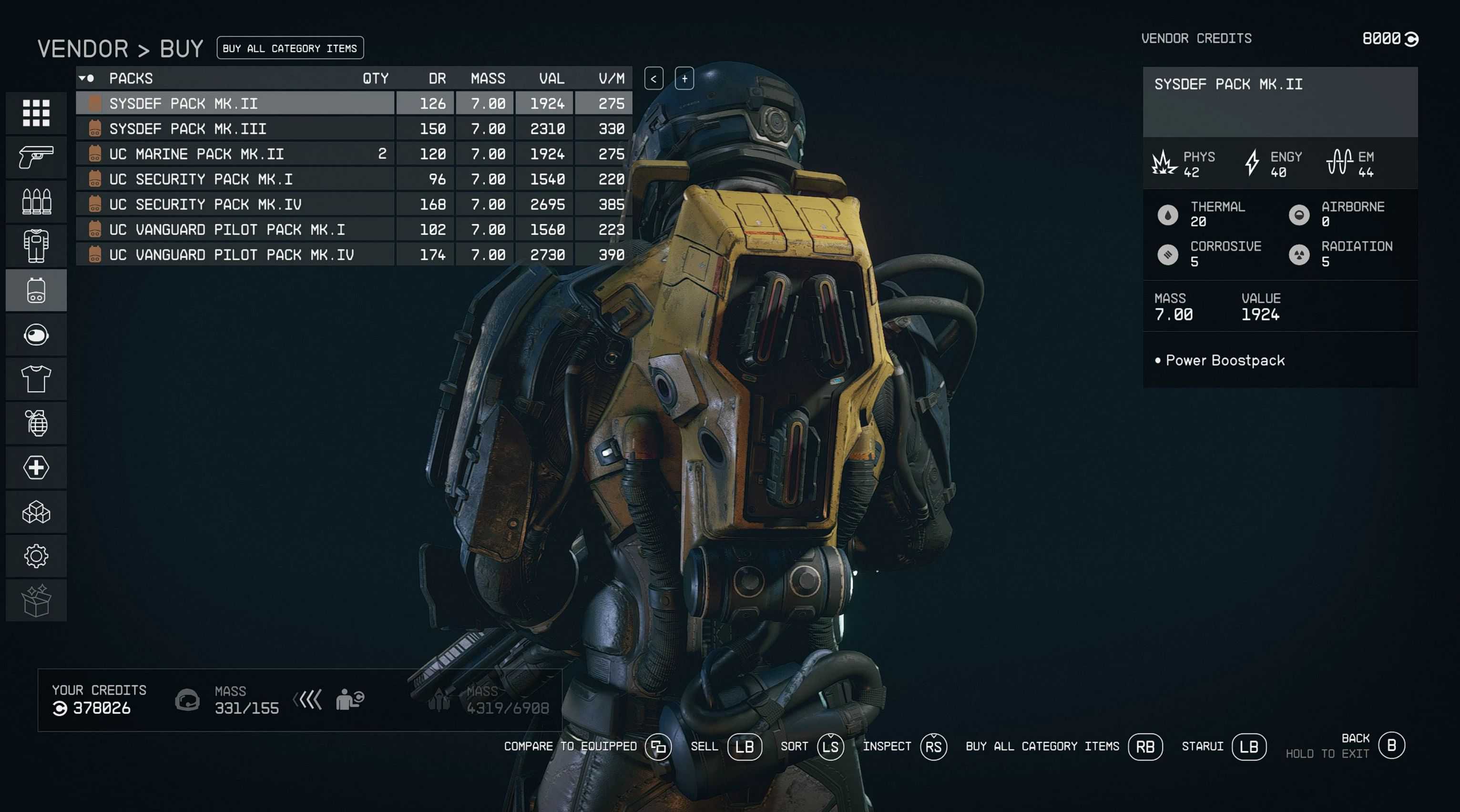1460x812 pixels.
Task: Click the plus button beside the column headers
Action: [684, 79]
